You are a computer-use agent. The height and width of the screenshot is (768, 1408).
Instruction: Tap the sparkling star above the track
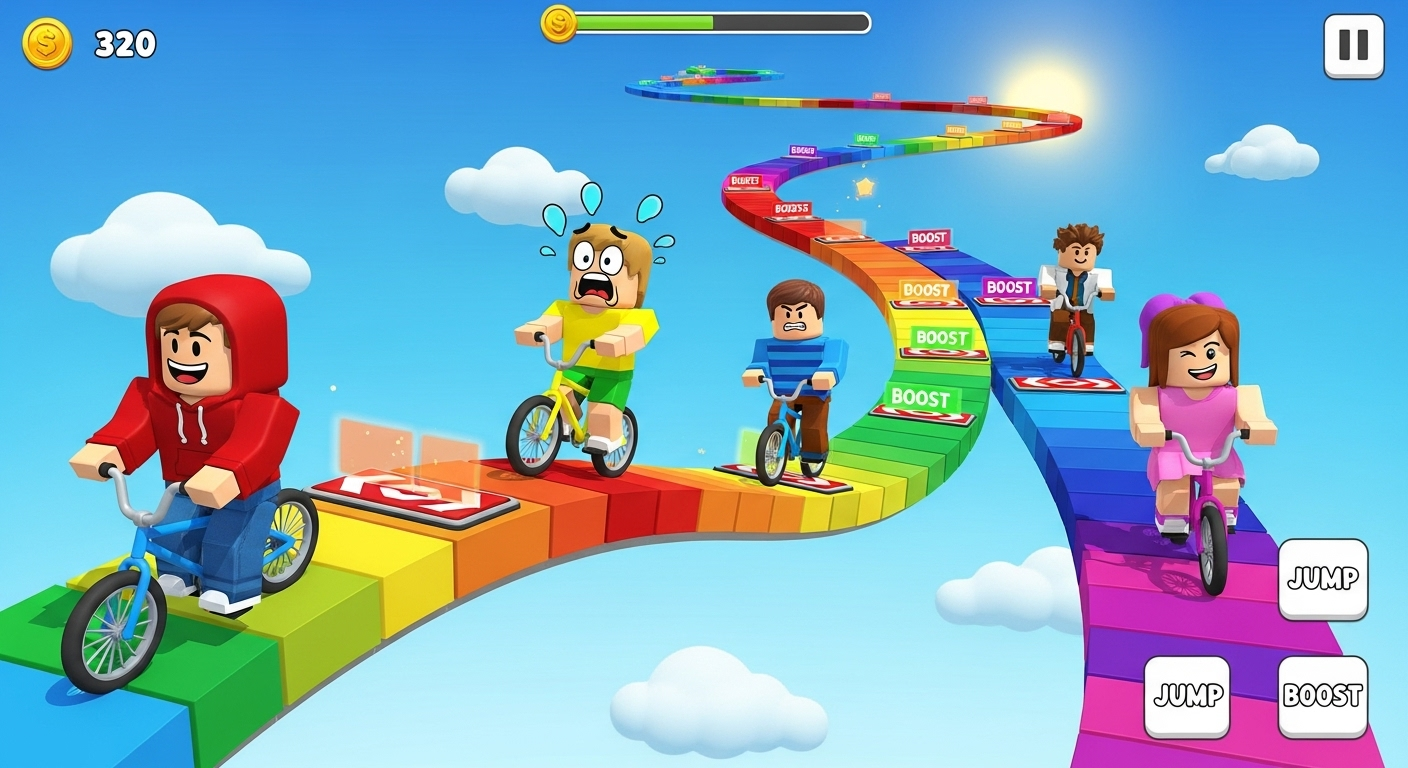click(x=866, y=186)
